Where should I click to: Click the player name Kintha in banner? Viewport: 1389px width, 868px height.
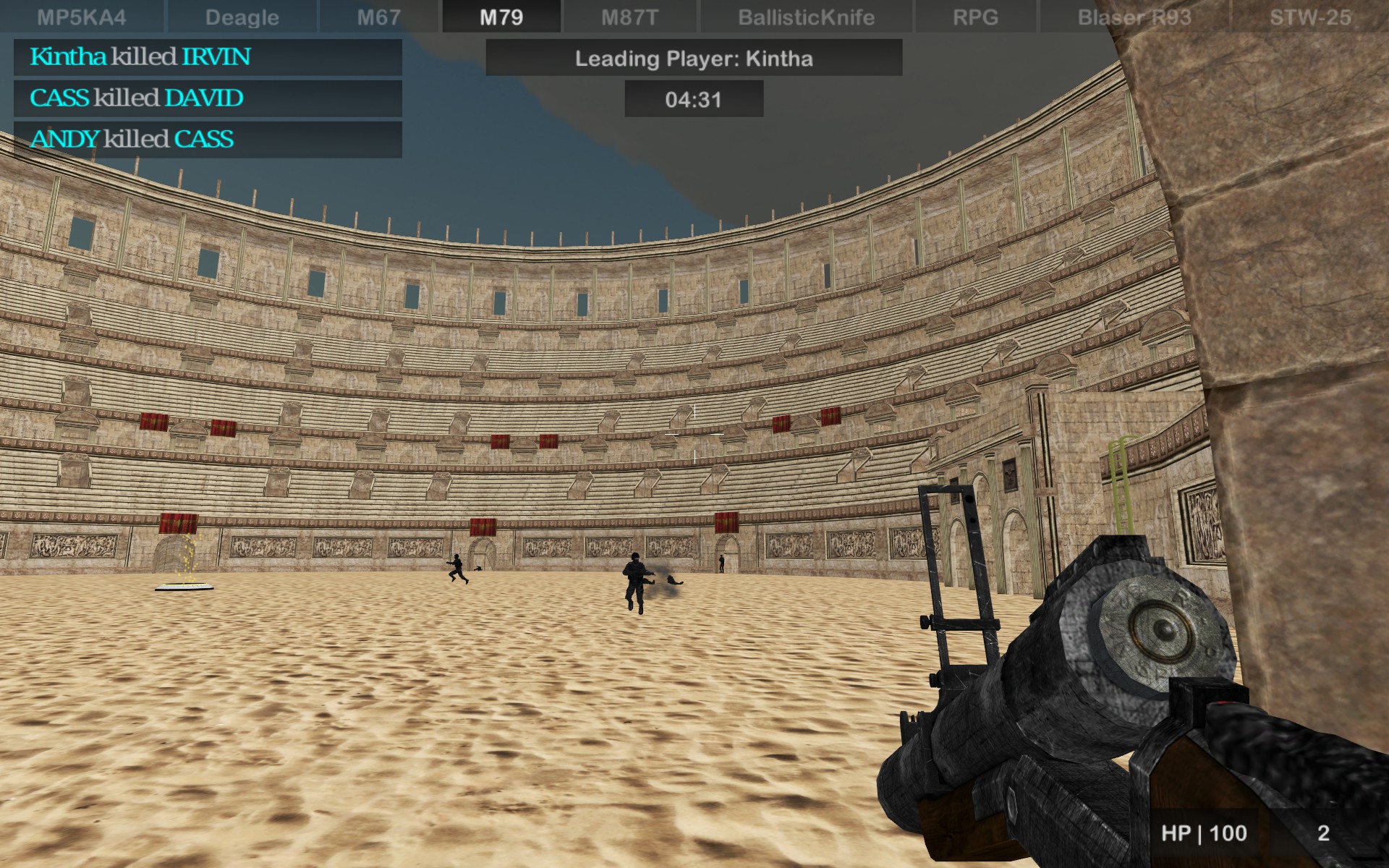coord(780,59)
